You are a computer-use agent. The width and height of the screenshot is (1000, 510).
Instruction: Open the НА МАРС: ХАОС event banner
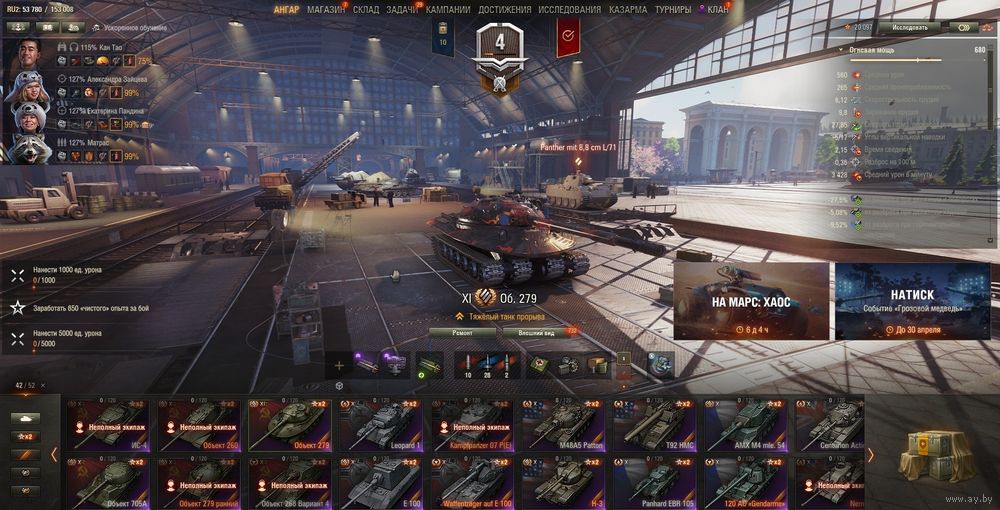pos(751,301)
